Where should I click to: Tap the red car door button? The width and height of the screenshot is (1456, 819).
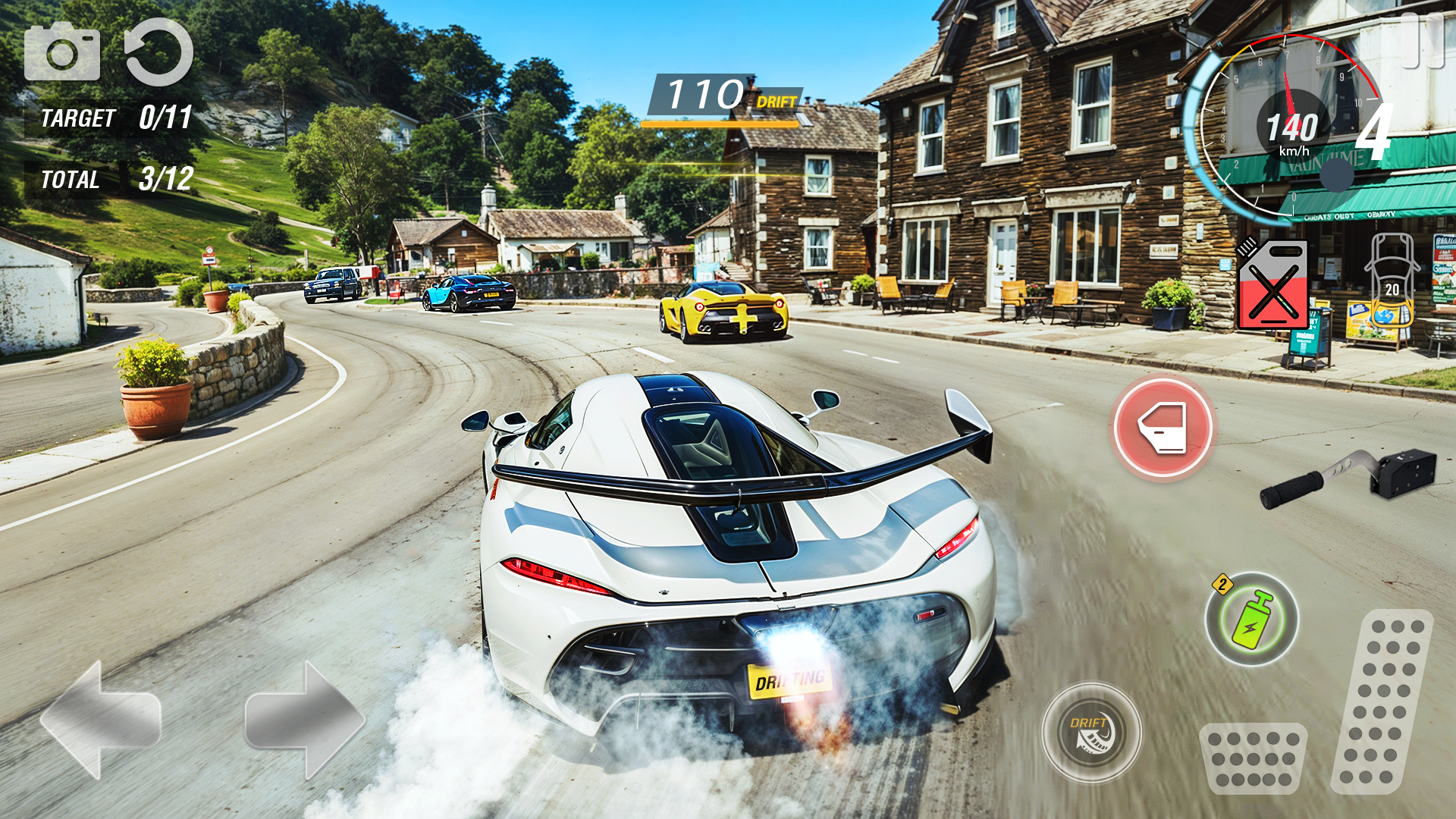(x=1163, y=427)
